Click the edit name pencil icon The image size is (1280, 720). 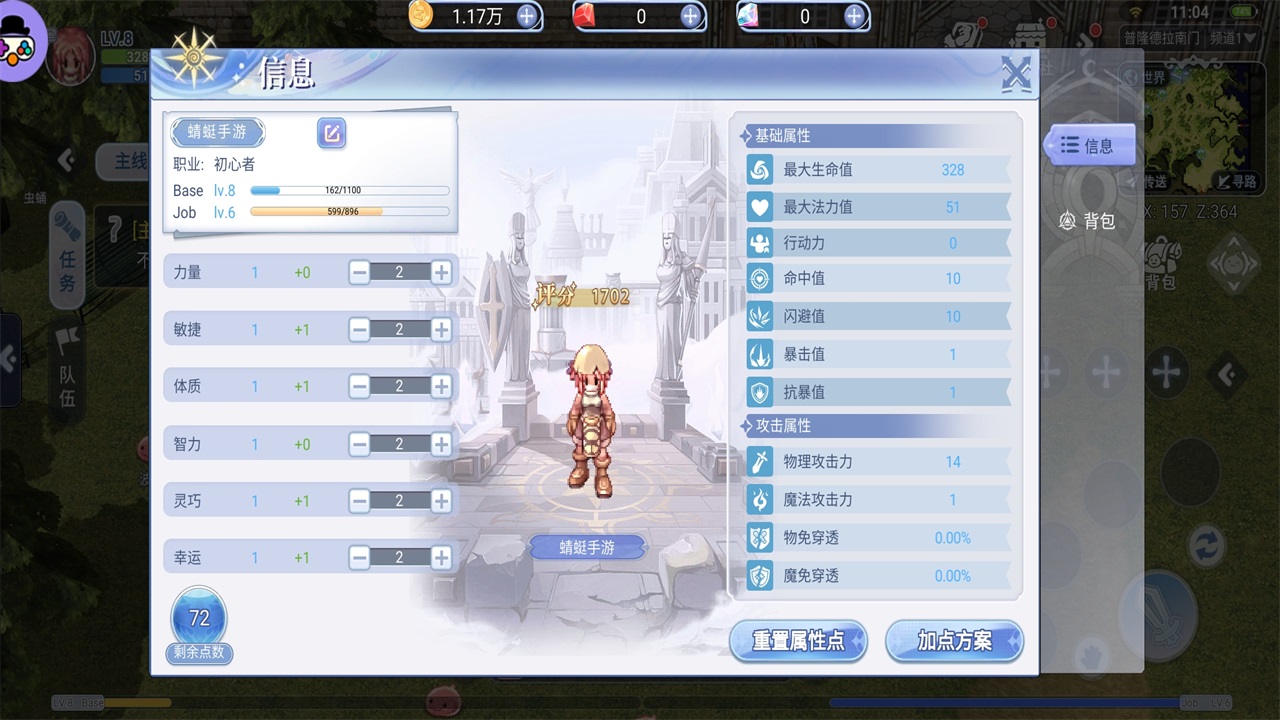click(331, 133)
